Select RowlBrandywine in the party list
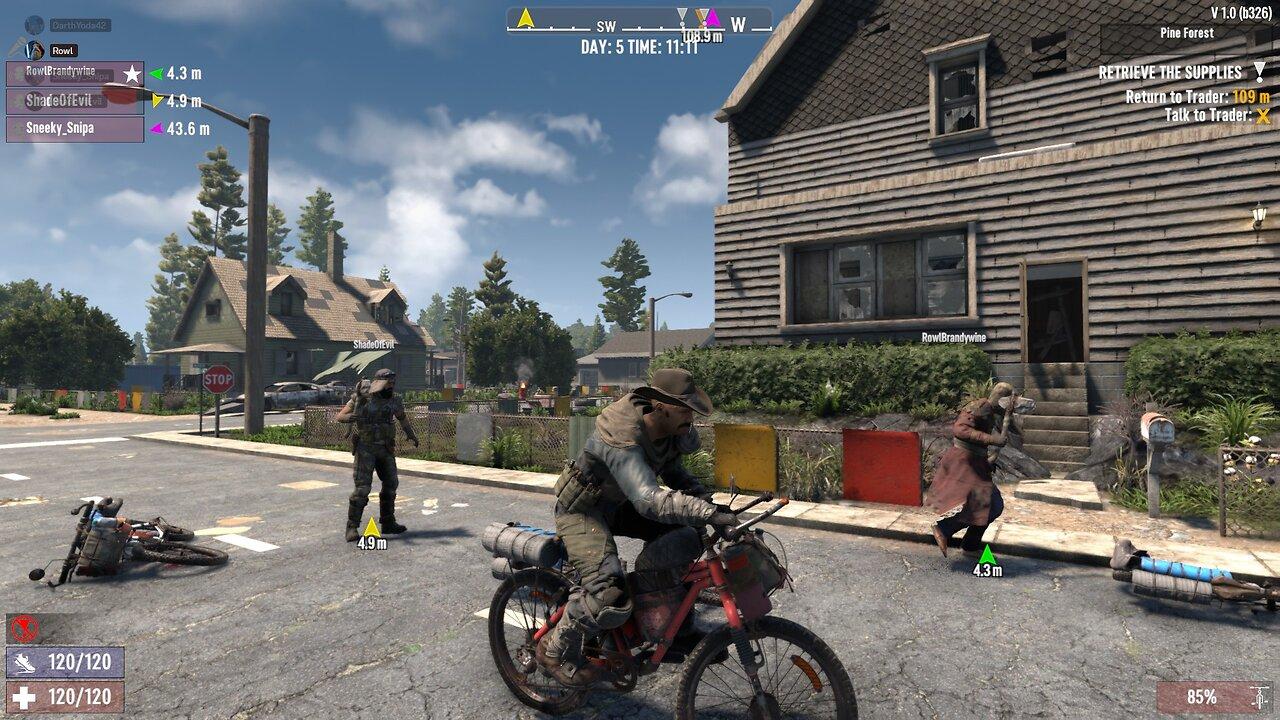1280x720 pixels. (74, 73)
